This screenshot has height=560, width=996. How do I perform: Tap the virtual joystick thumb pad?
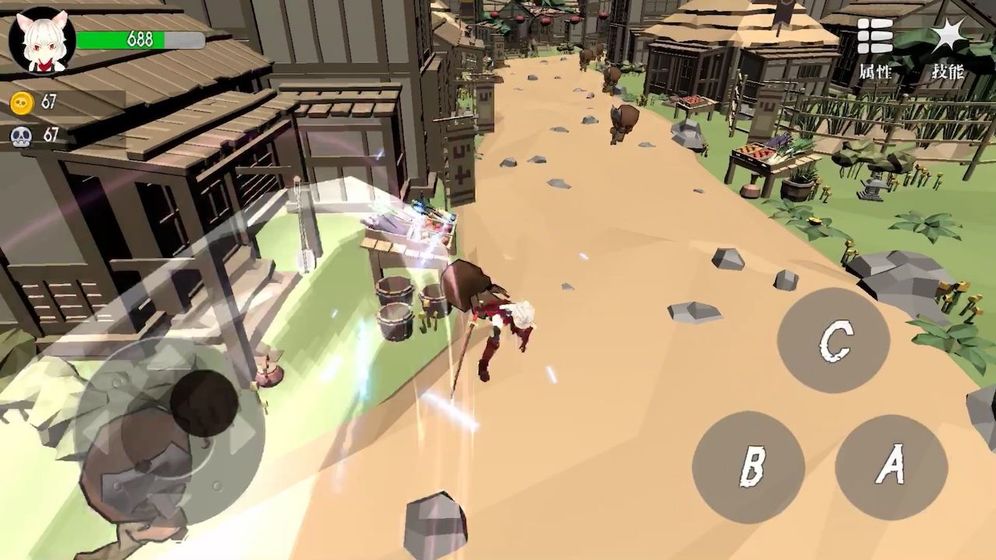point(204,403)
